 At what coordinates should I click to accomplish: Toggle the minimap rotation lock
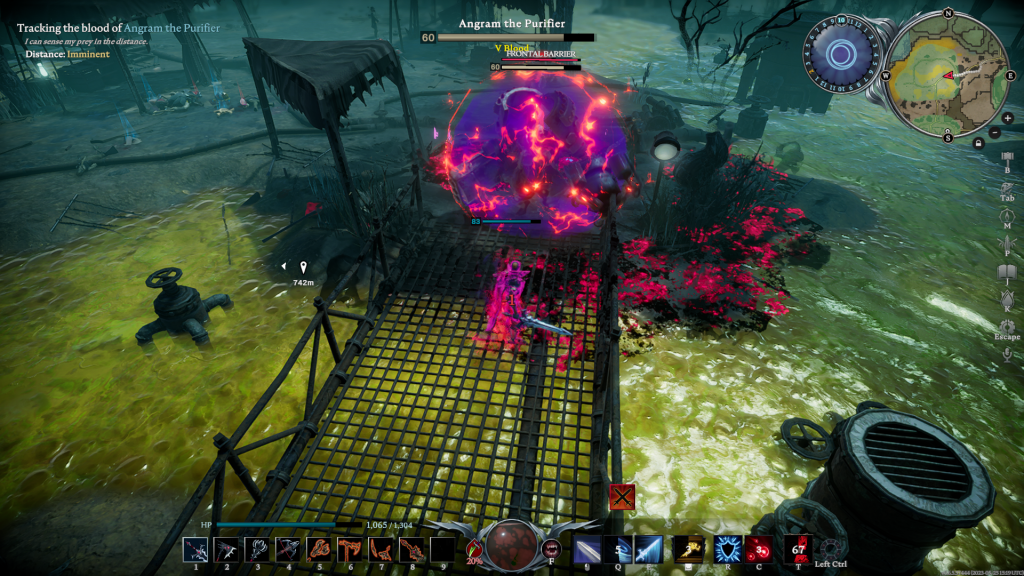979,143
